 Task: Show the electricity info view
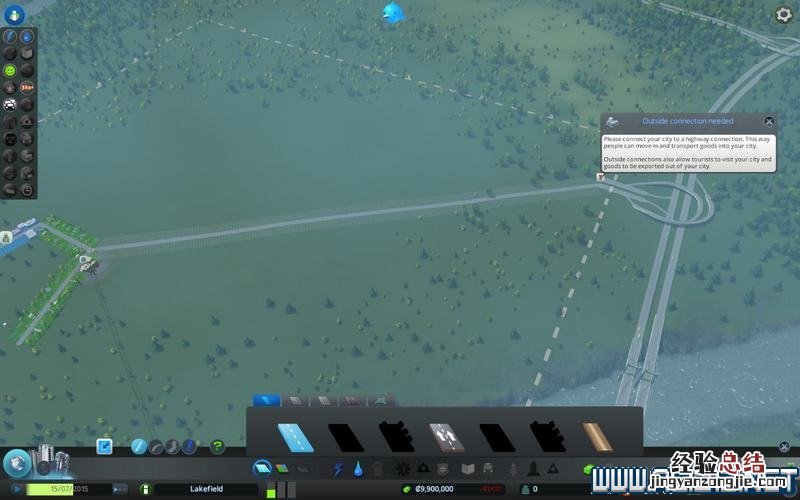(x=11, y=37)
